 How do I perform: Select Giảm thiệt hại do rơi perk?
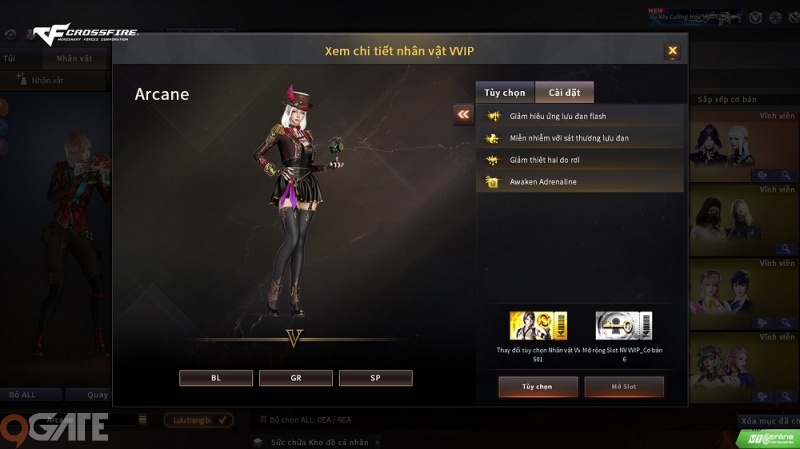(x=580, y=160)
